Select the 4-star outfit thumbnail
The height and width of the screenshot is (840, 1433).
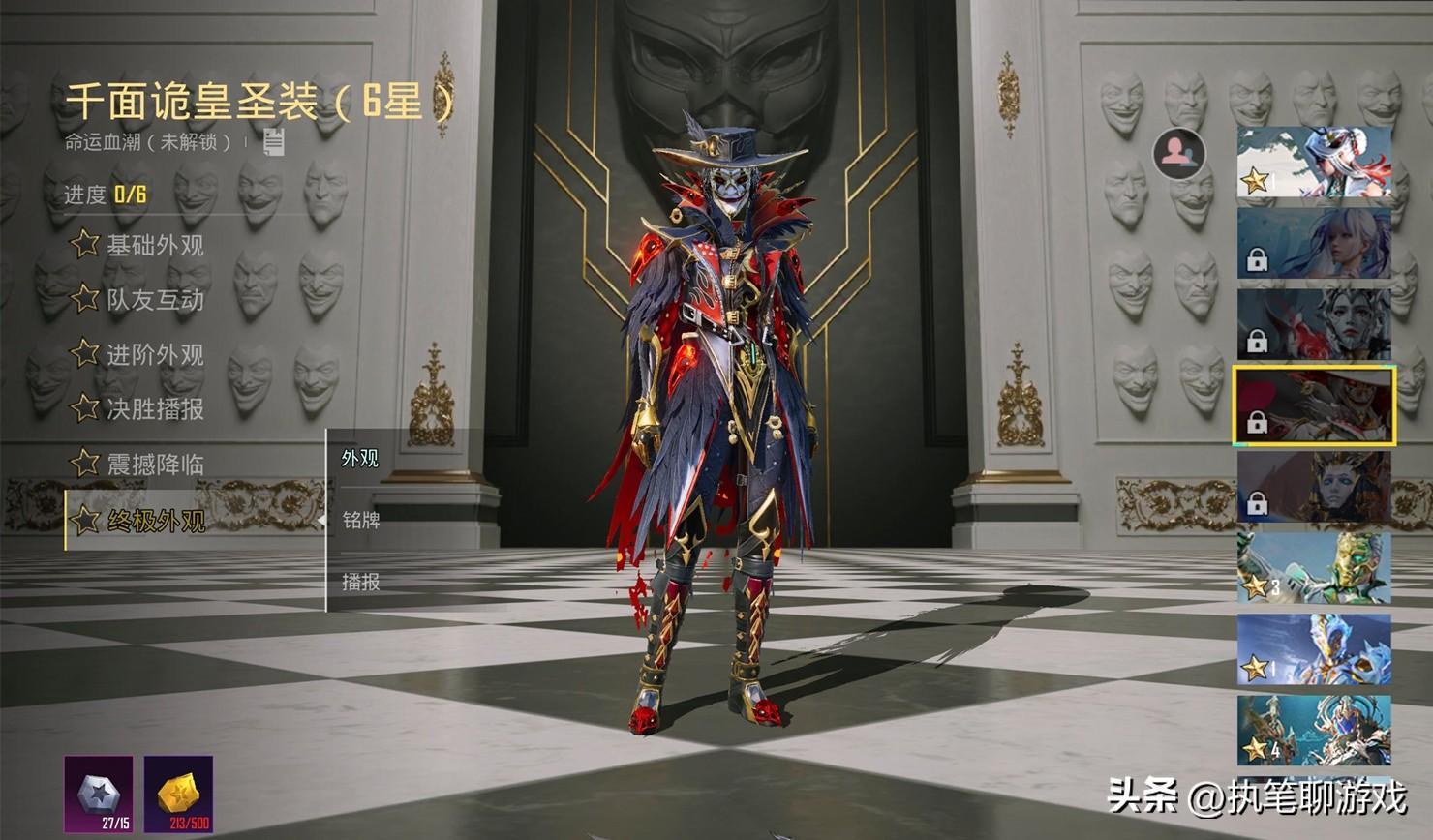pos(1314,731)
